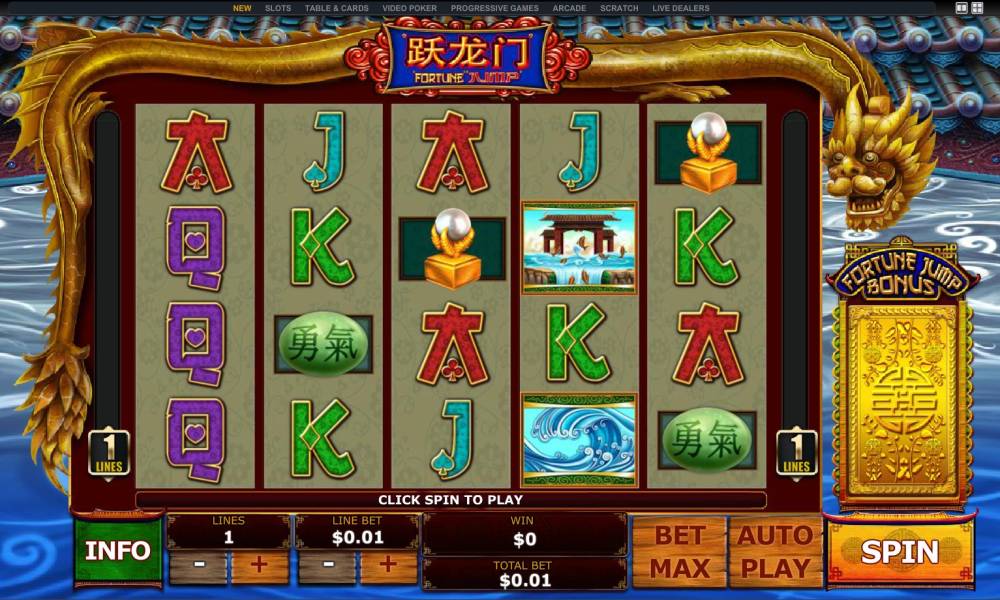
Task: Switch to two-panel split view layout
Action: 962,8
